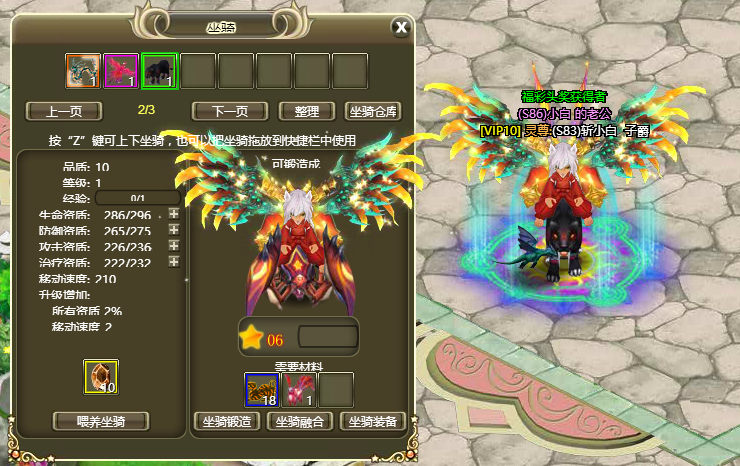Viewport: 740px width, 466px height.
Task: Select the black panther mount slot
Action: tap(159, 71)
